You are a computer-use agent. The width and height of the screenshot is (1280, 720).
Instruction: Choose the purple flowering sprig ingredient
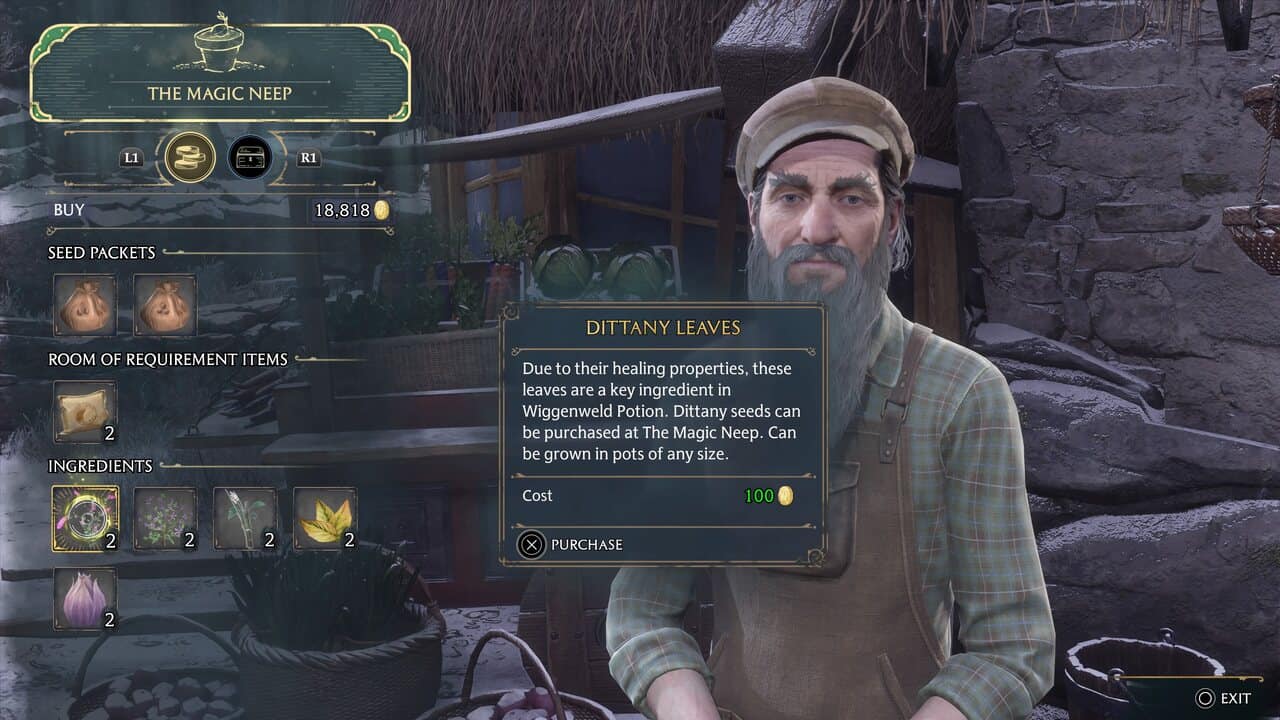coord(165,519)
